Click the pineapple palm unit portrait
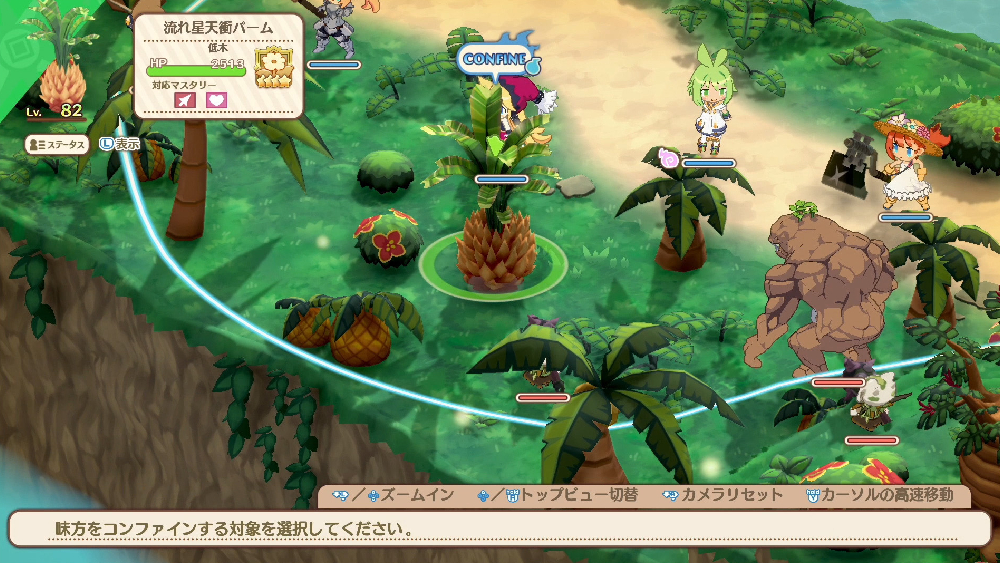 [x=62, y=70]
